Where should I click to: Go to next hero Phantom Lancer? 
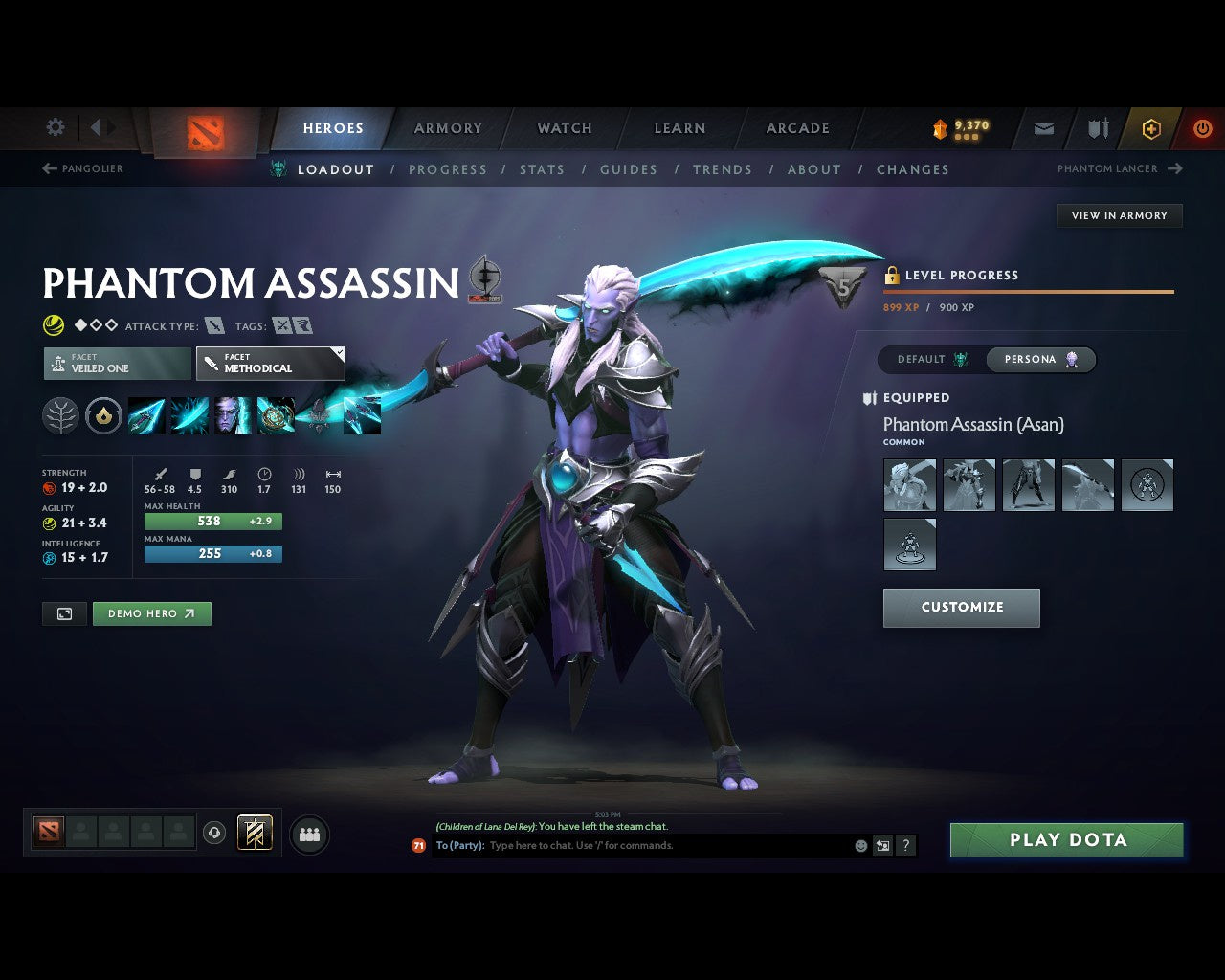pyautogui.click(x=1119, y=168)
